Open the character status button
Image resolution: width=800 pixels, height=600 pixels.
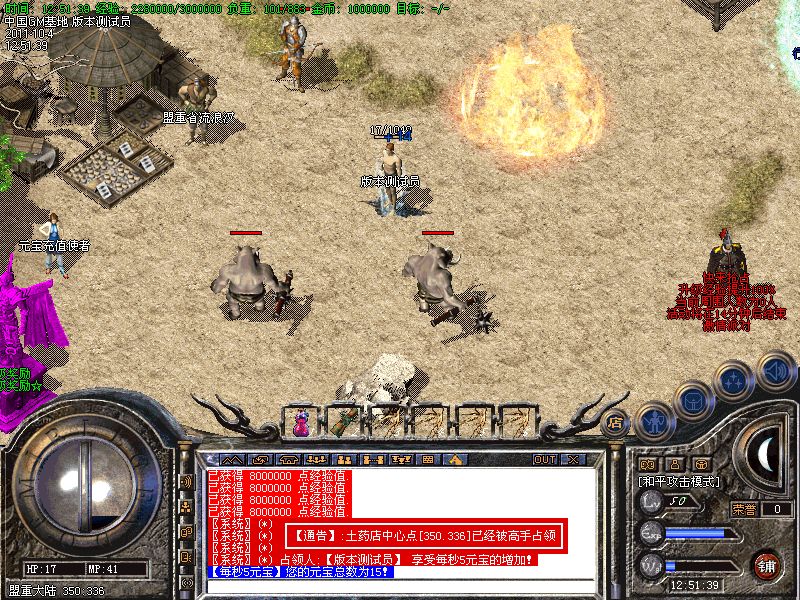point(654,421)
